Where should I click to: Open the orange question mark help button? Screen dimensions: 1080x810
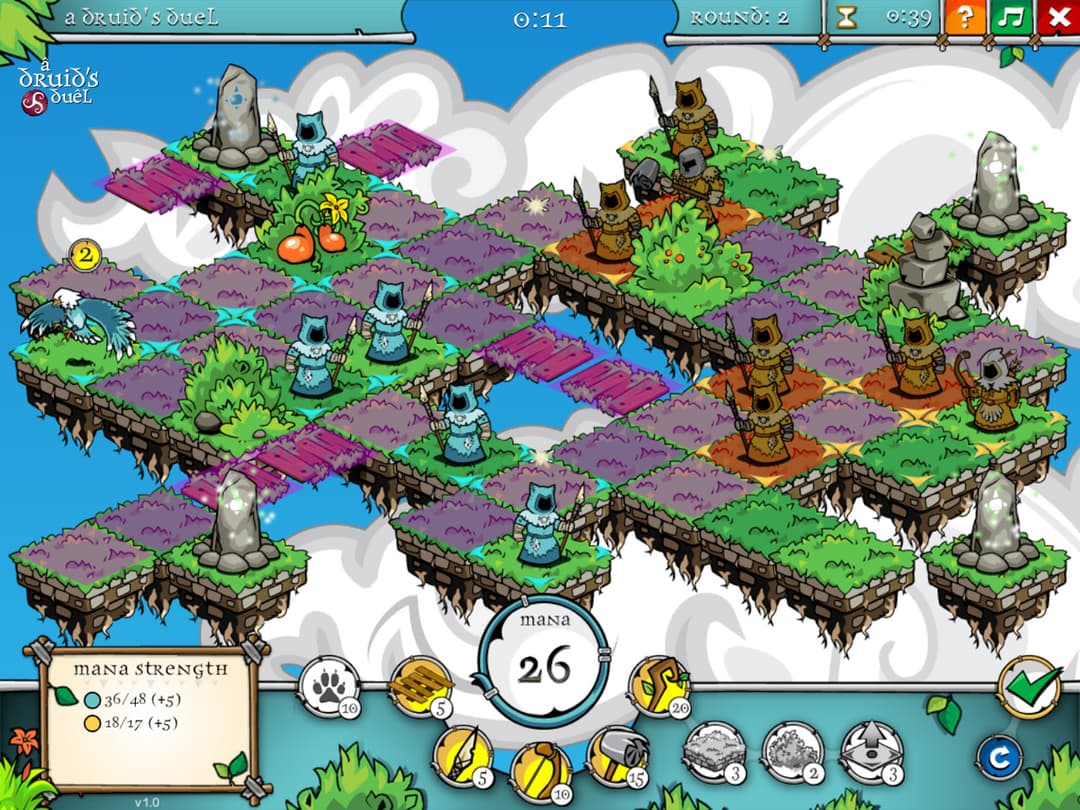tap(965, 17)
